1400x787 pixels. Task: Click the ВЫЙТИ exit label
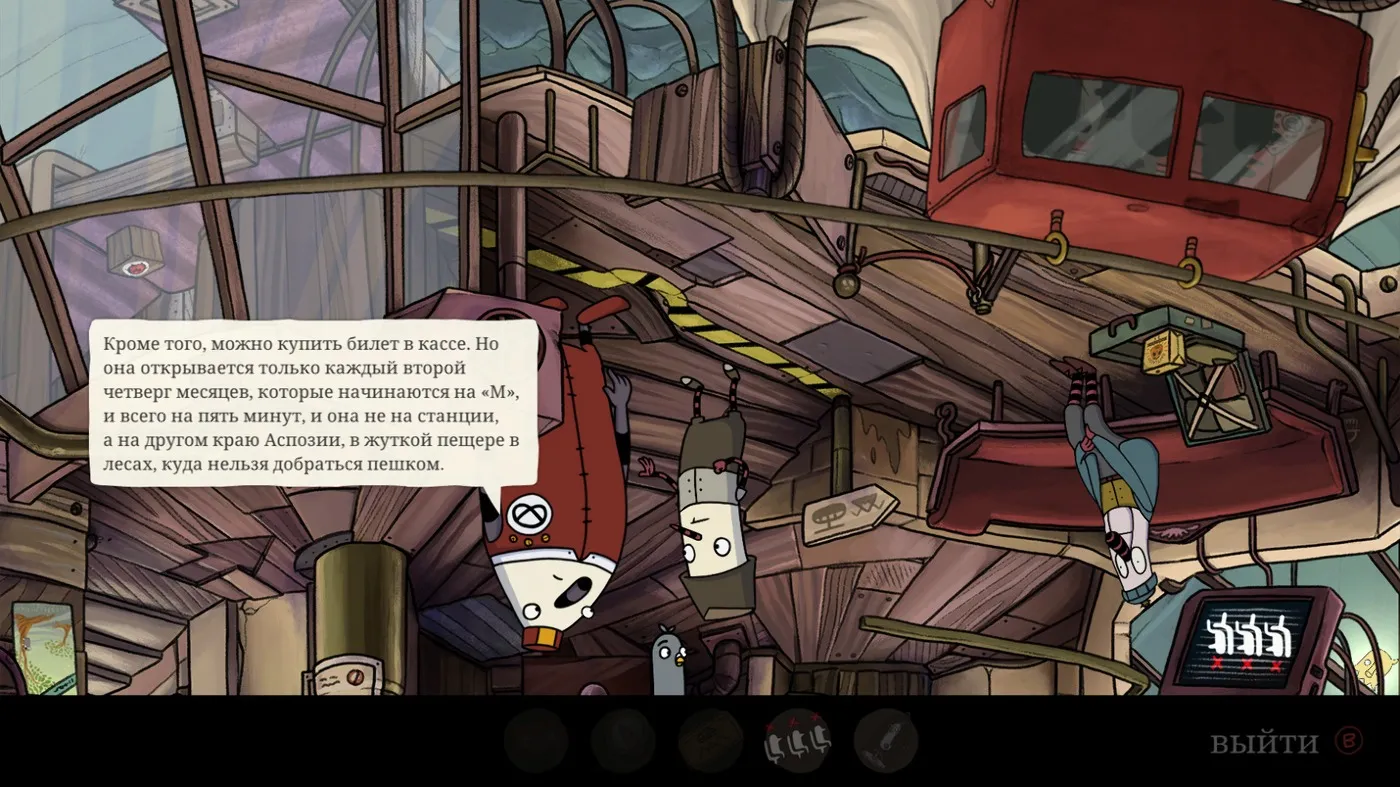tap(1264, 743)
